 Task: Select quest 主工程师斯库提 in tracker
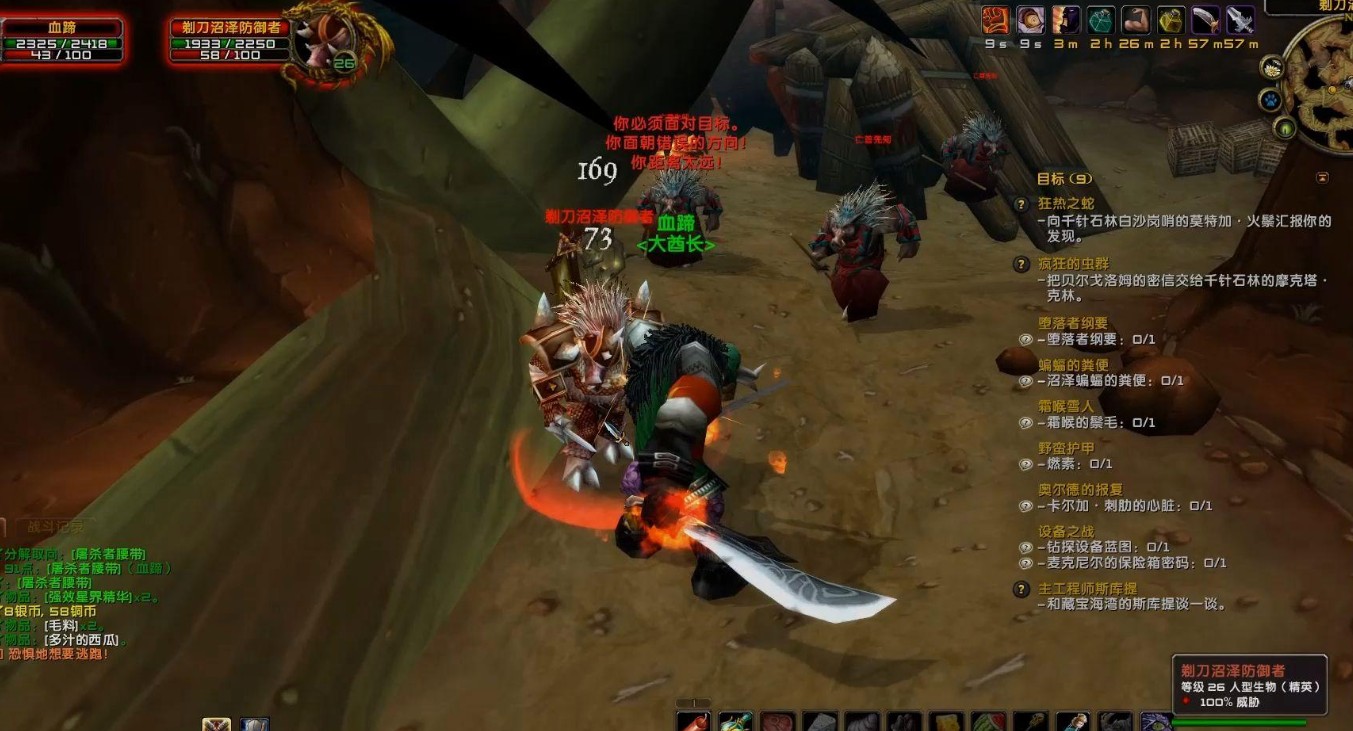pyautogui.click(x=1087, y=588)
